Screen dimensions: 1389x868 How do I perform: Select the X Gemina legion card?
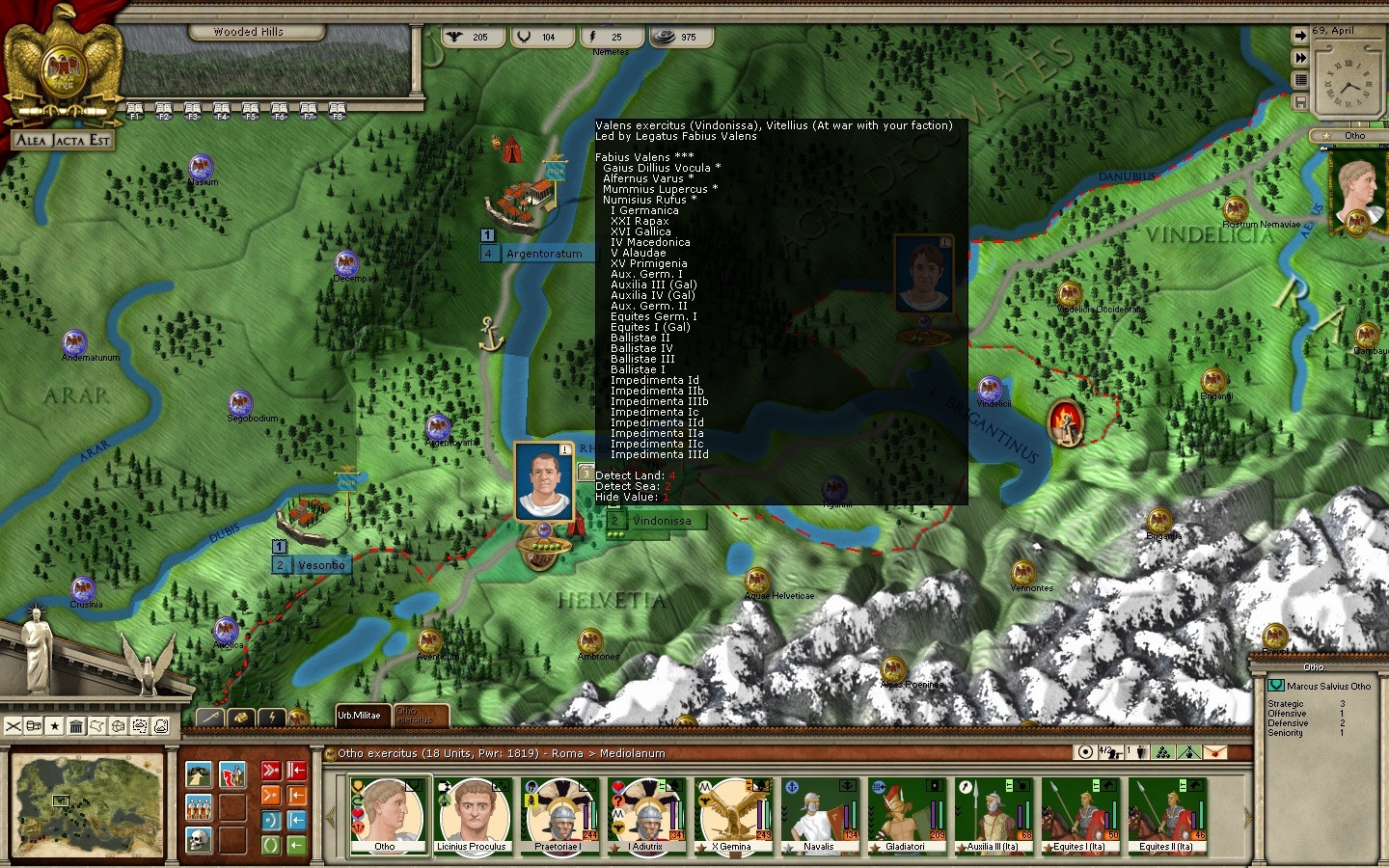(733, 816)
